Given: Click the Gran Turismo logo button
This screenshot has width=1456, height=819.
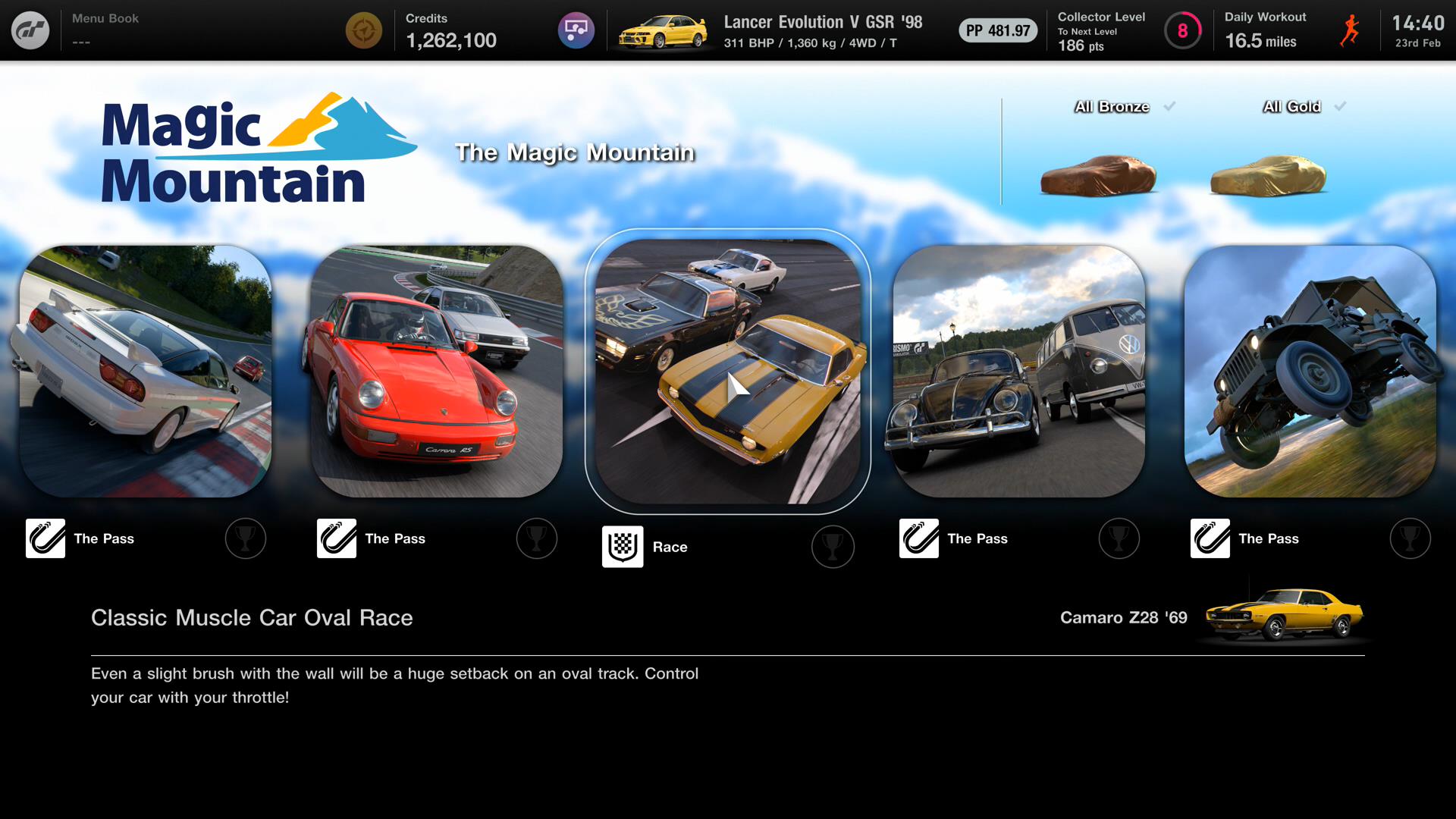Looking at the screenshot, I should coord(30,30).
